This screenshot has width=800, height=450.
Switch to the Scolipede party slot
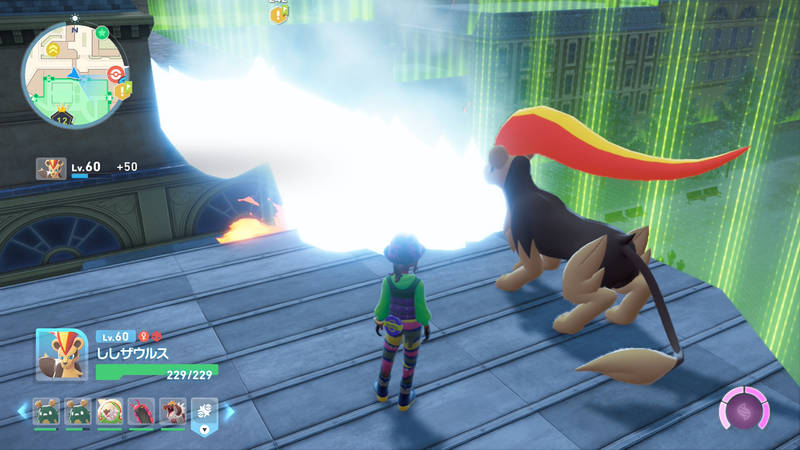(x=141, y=411)
